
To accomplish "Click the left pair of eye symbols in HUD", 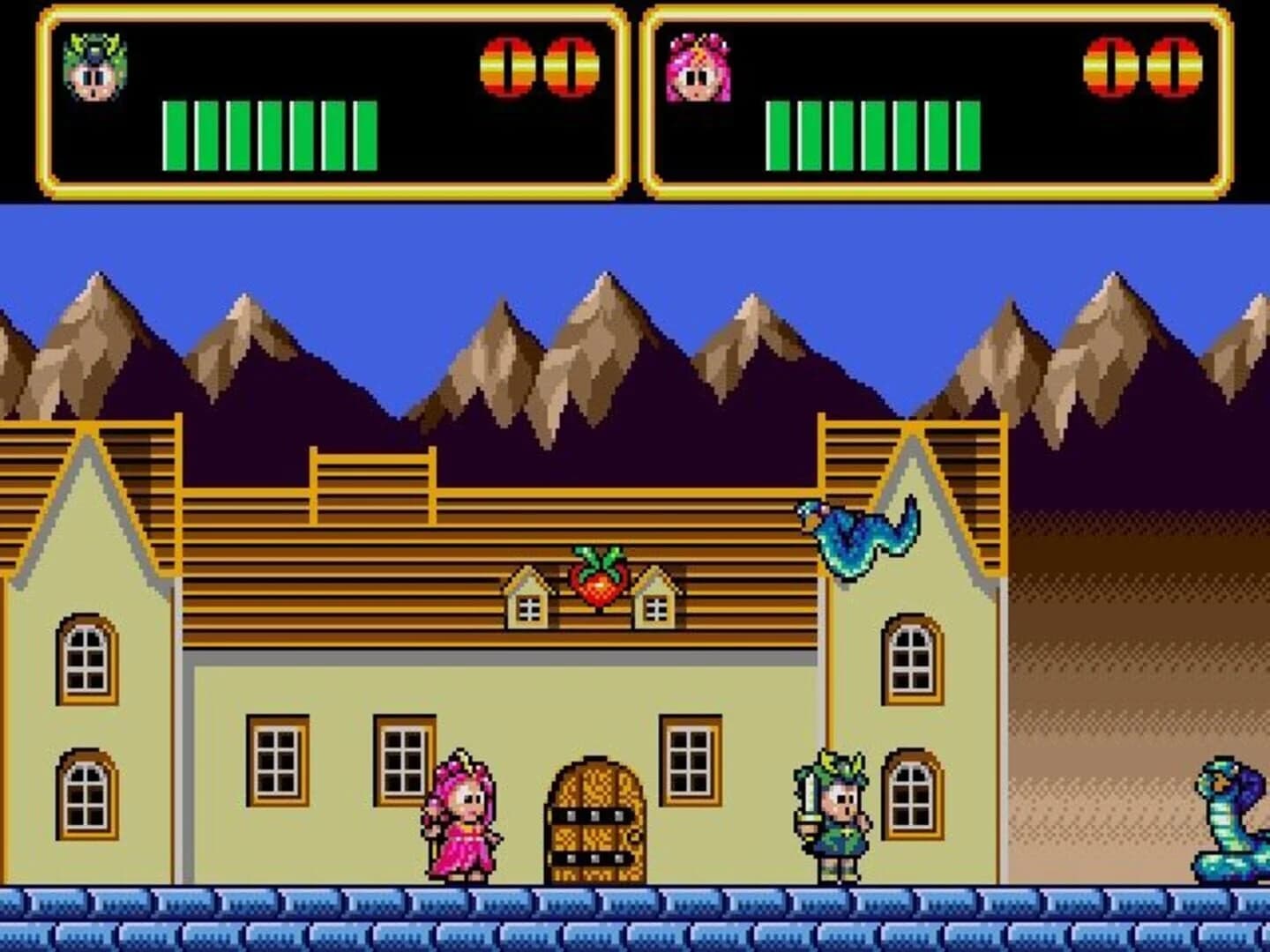I will (x=536, y=63).
